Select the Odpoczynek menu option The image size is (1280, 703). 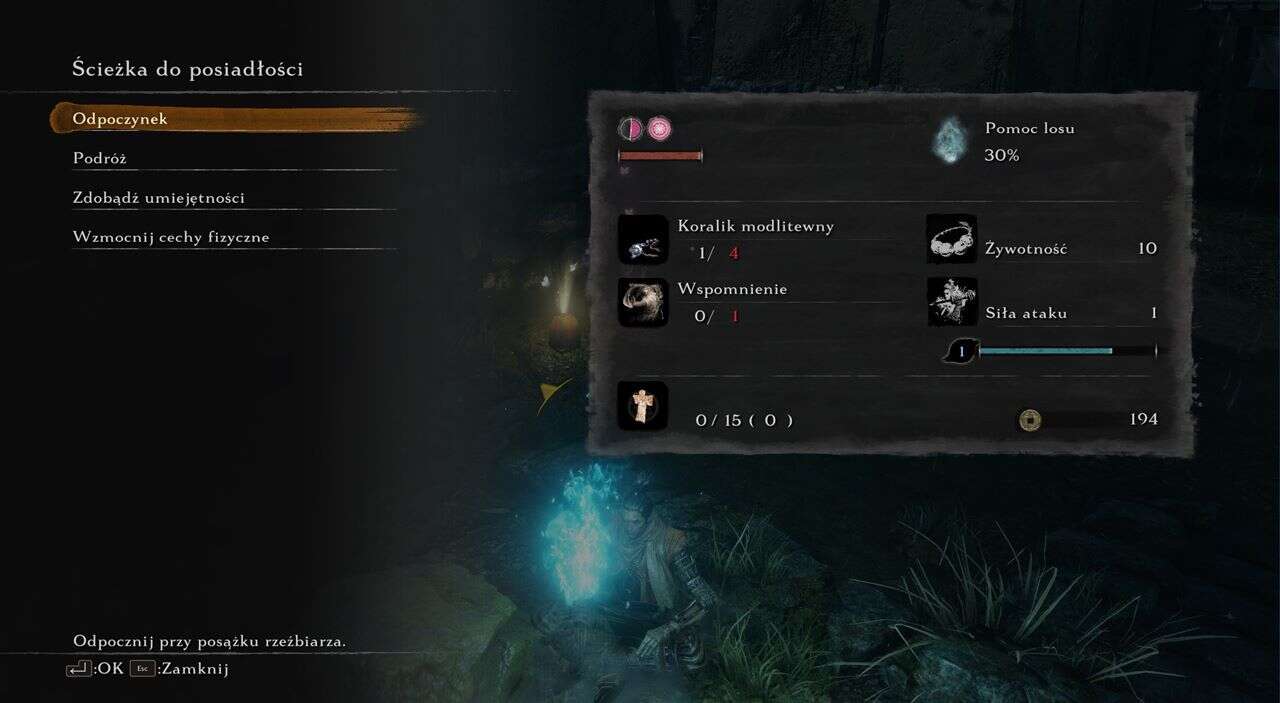coord(120,119)
